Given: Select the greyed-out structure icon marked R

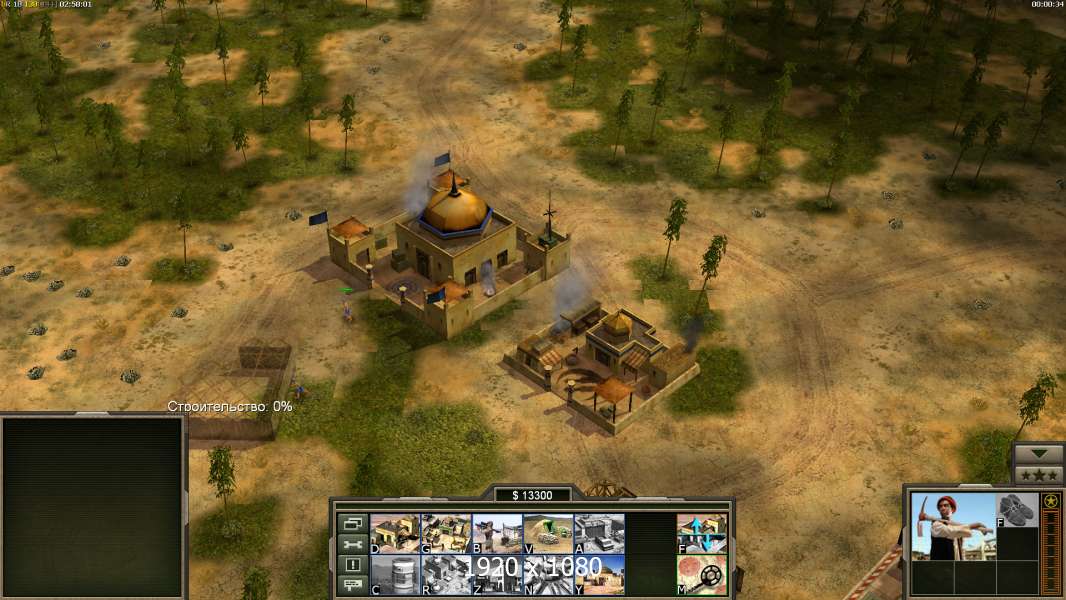Looking at the screenshot, I should tap(446, 574).
